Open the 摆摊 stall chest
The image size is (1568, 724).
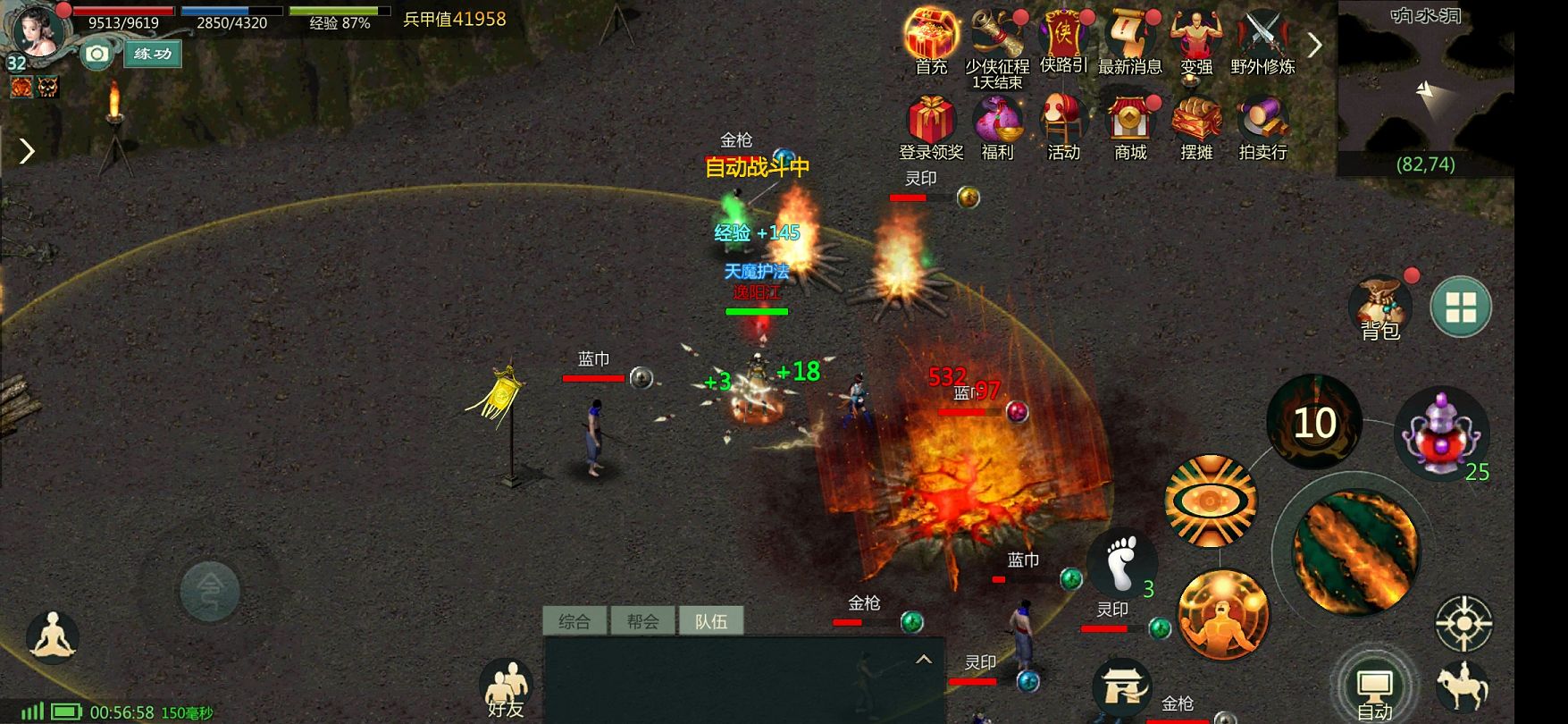pos(1196,121)
